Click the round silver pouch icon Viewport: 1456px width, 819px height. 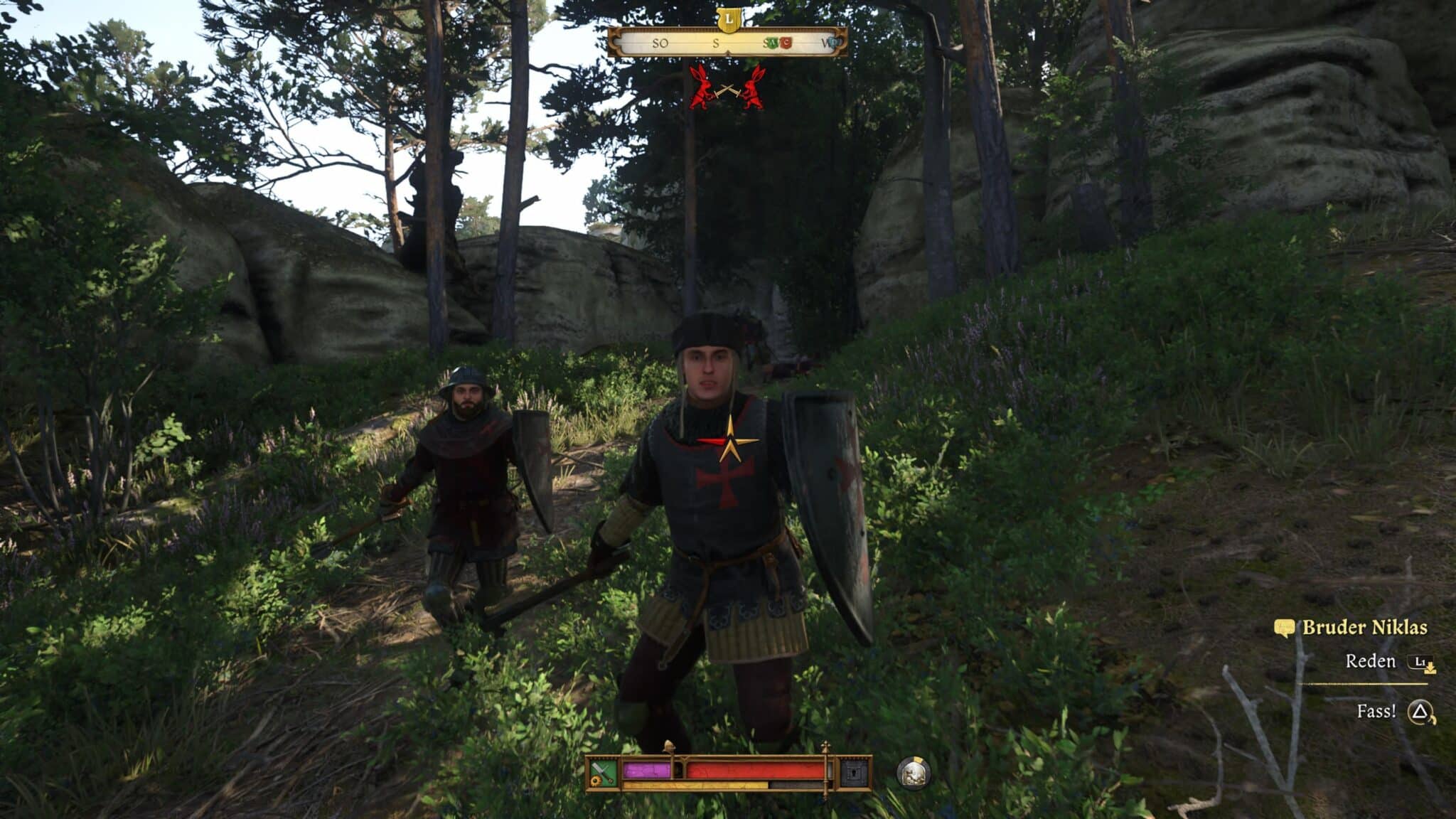[x=913, y=773]
